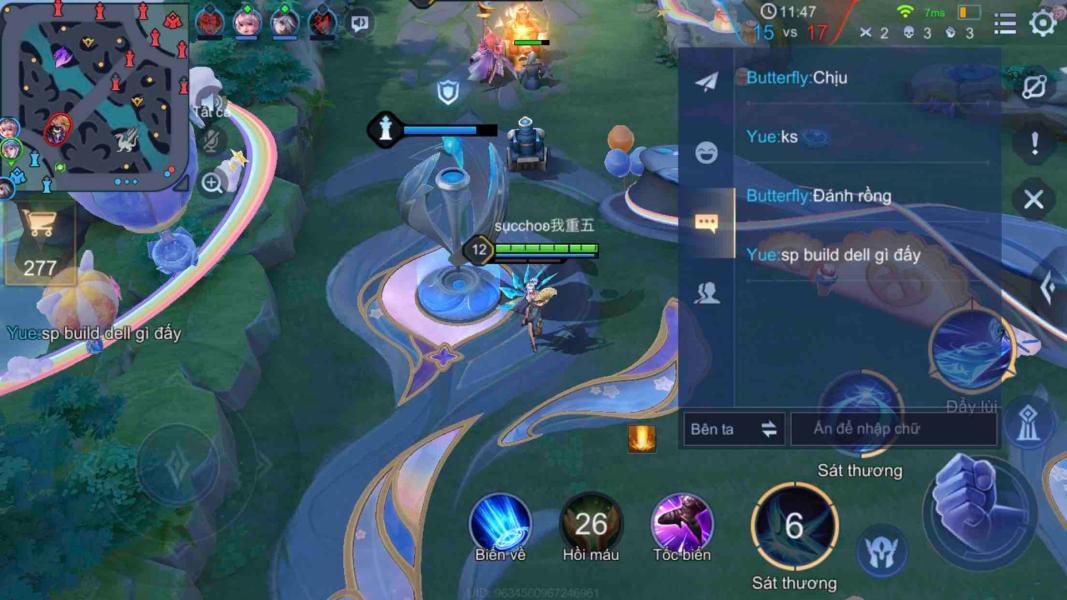Open the Settings gear menu
Viewport: 1067px width, 600px height.
tap(1043, 23)
